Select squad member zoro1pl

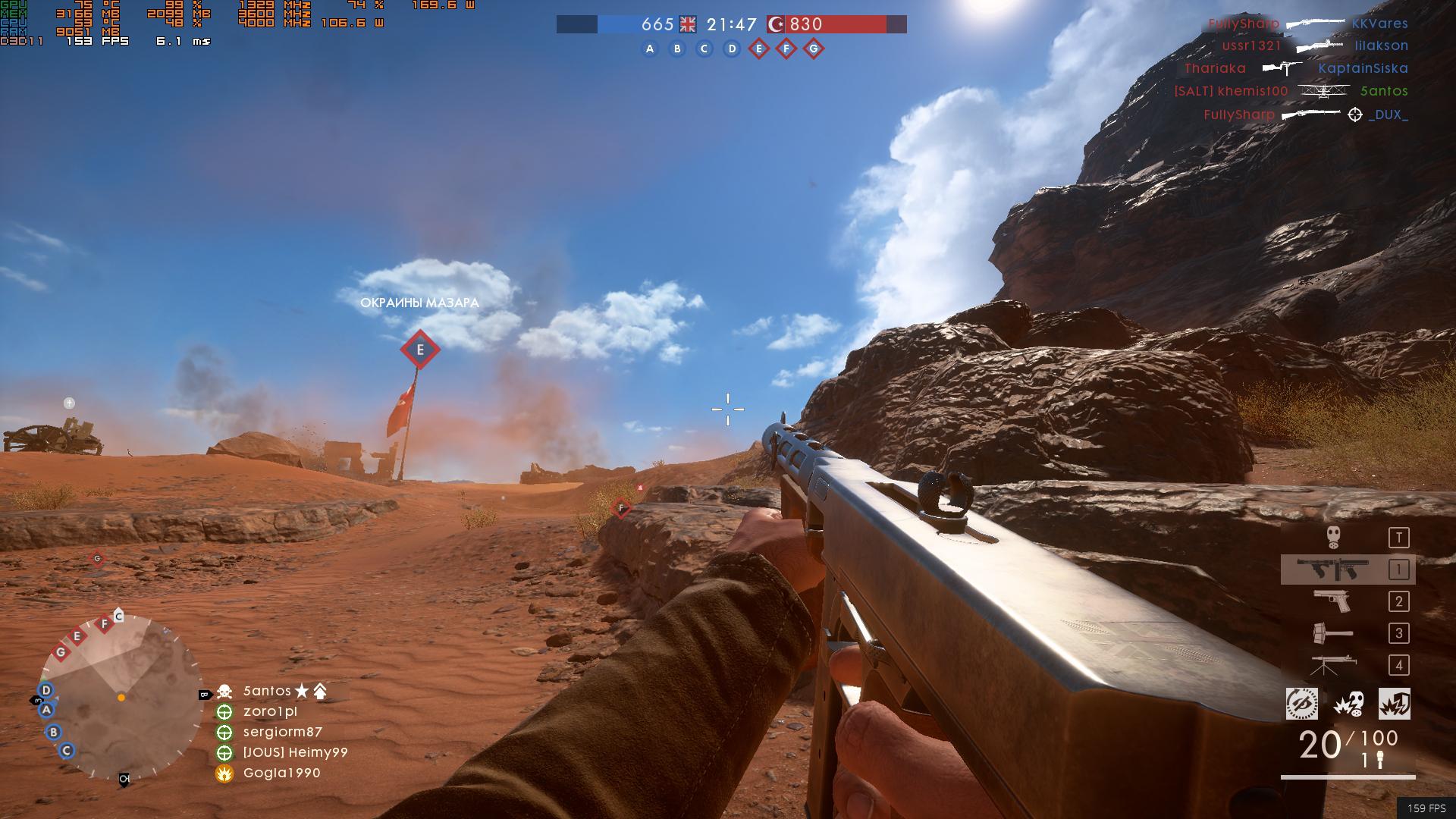pos(270,711)
